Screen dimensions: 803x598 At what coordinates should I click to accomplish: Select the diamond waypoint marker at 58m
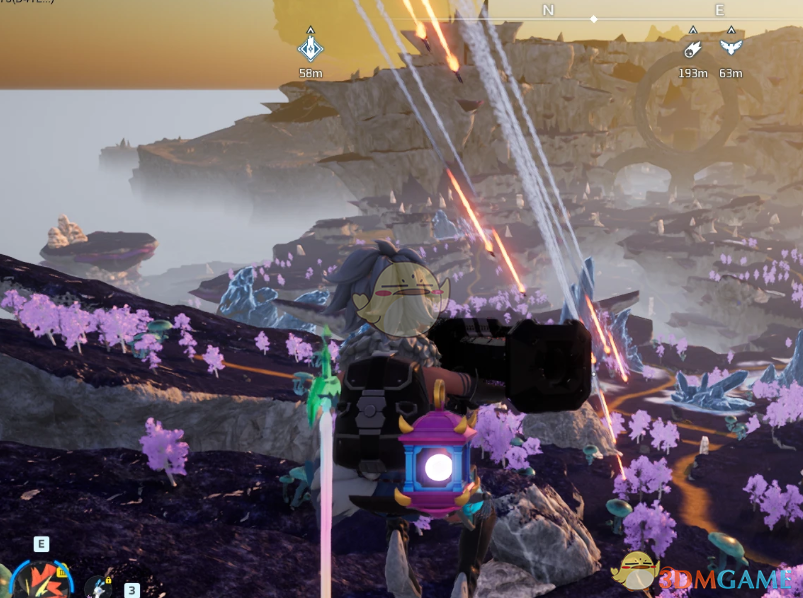pyautogui.click(x=311, y=47)
